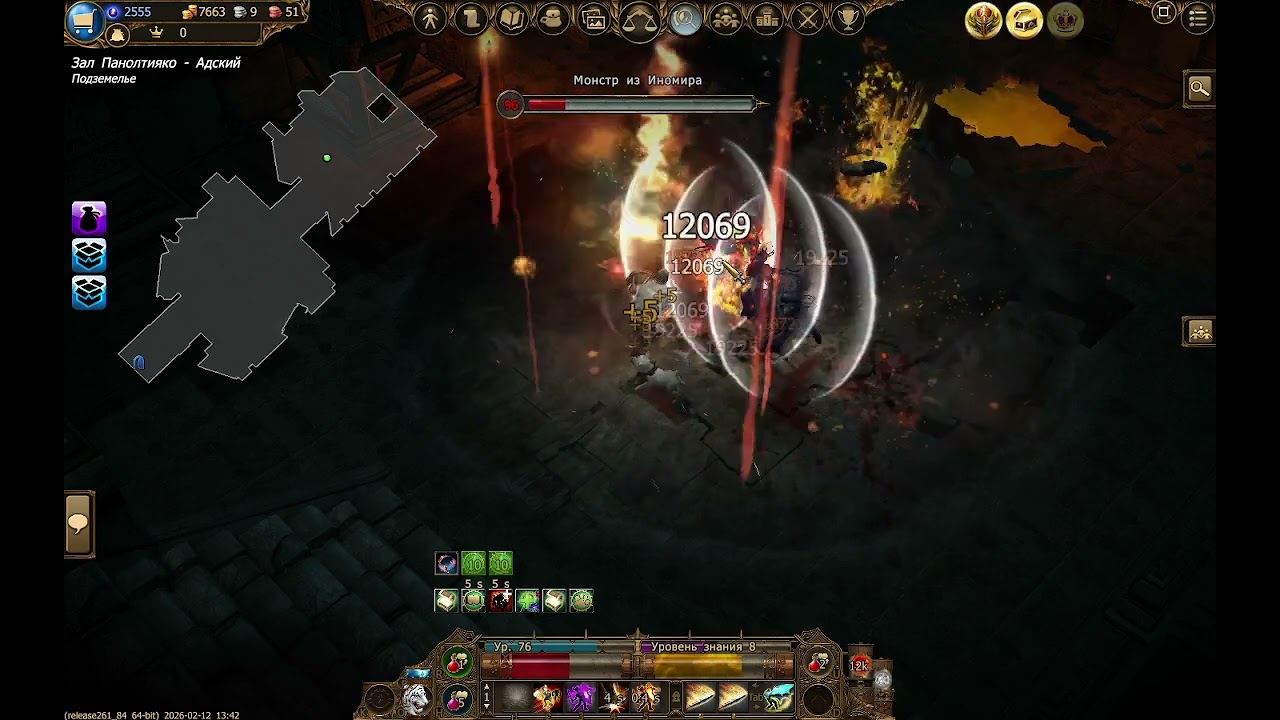Toggle fullscreen with the square icon
The image size is (1280, 720).
click(x=1163, y=13)
